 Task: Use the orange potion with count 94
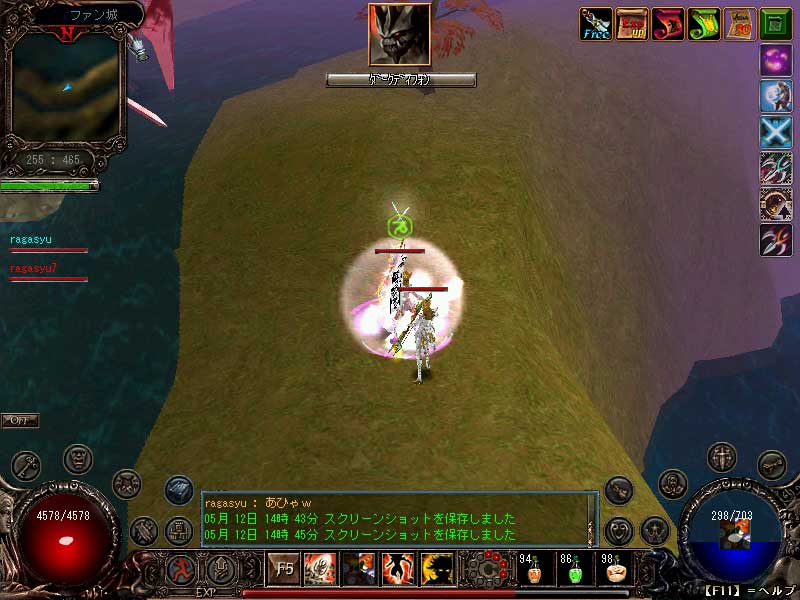[x=534, y=570]
